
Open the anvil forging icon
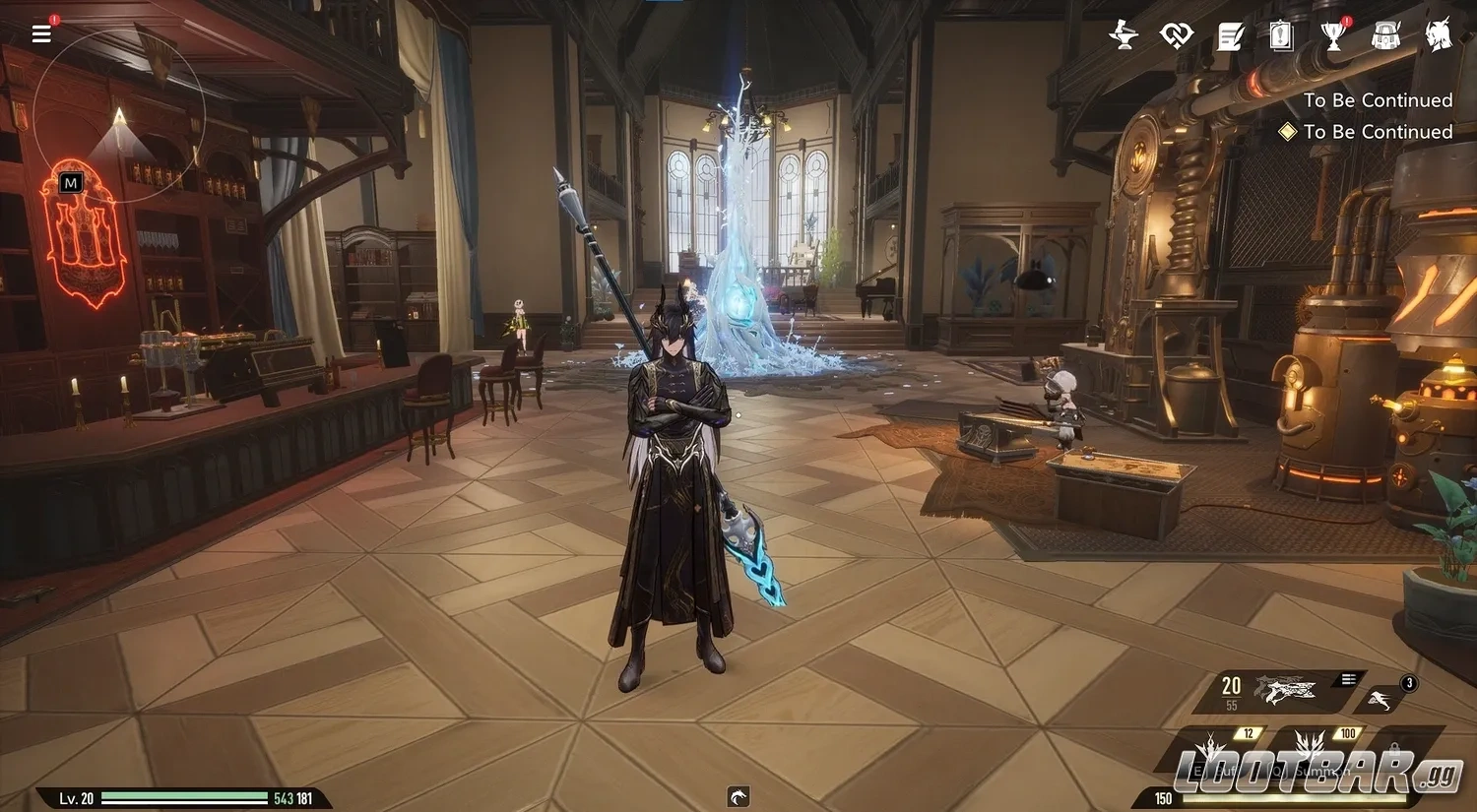tap(1123, 35)
